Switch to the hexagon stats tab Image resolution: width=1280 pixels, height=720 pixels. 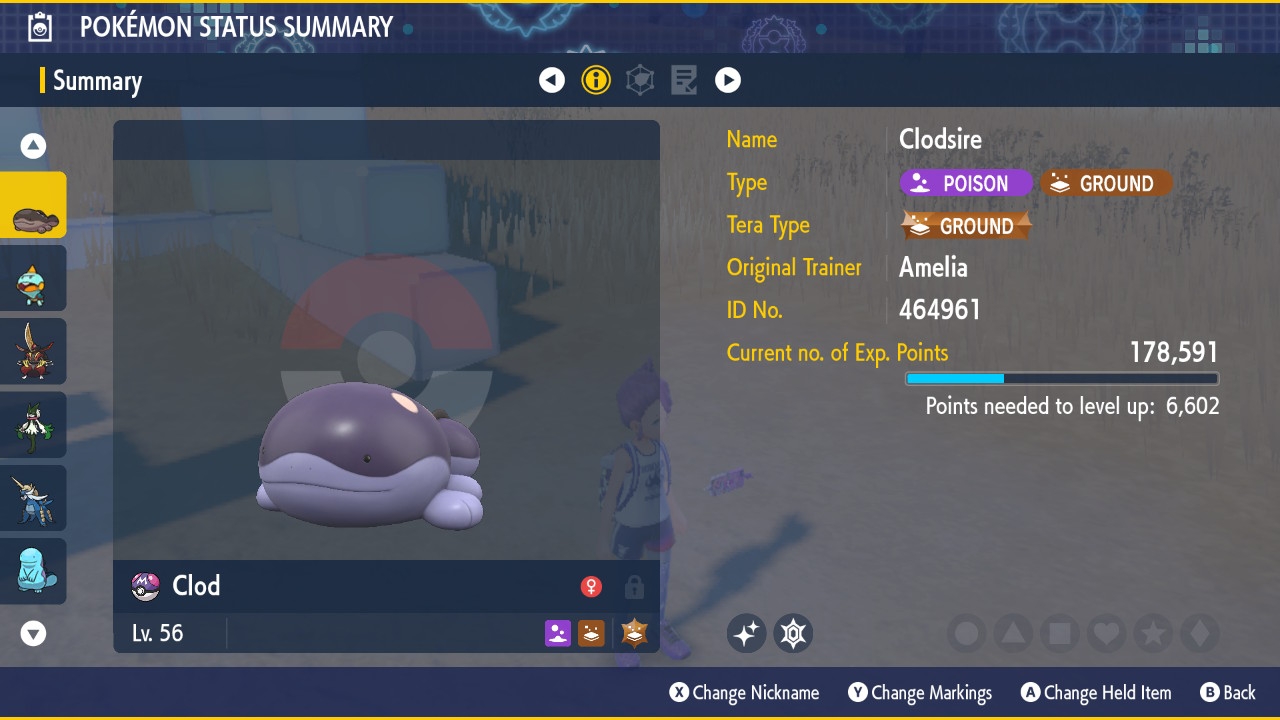pyautogui.click(x=640, y=80)
